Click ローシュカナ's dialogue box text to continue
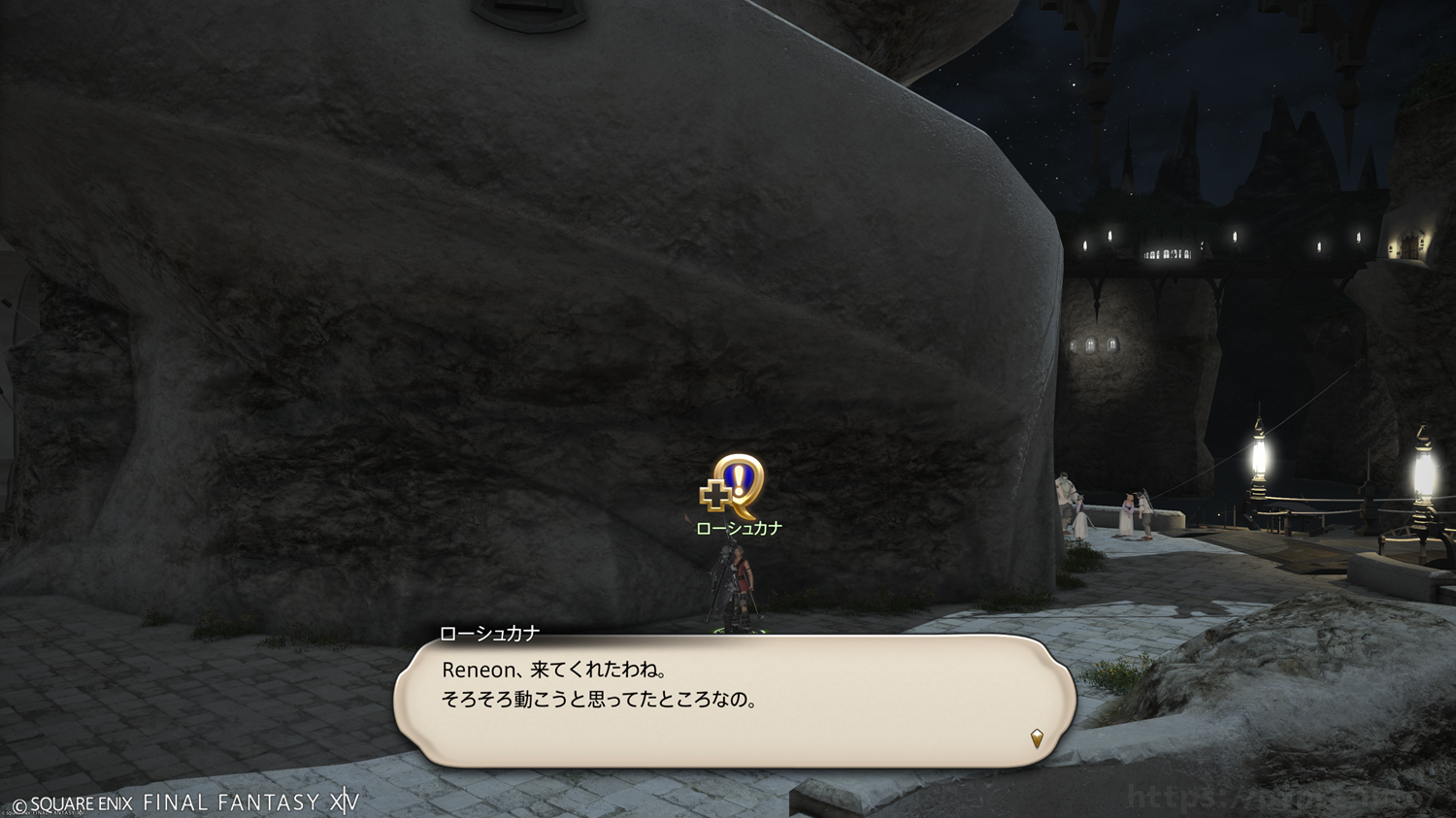This screenshot has width=1456, height=818. point(599,685)
